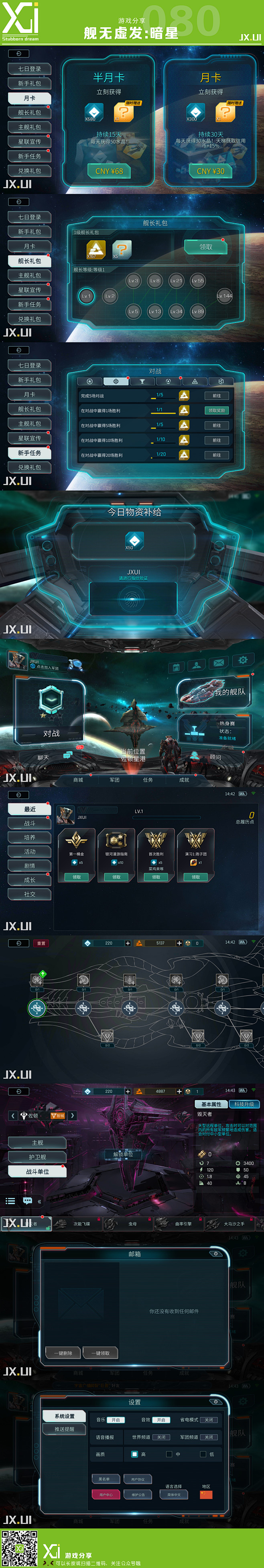Open the gear settings icon on main screen

(x=243, y=661)
